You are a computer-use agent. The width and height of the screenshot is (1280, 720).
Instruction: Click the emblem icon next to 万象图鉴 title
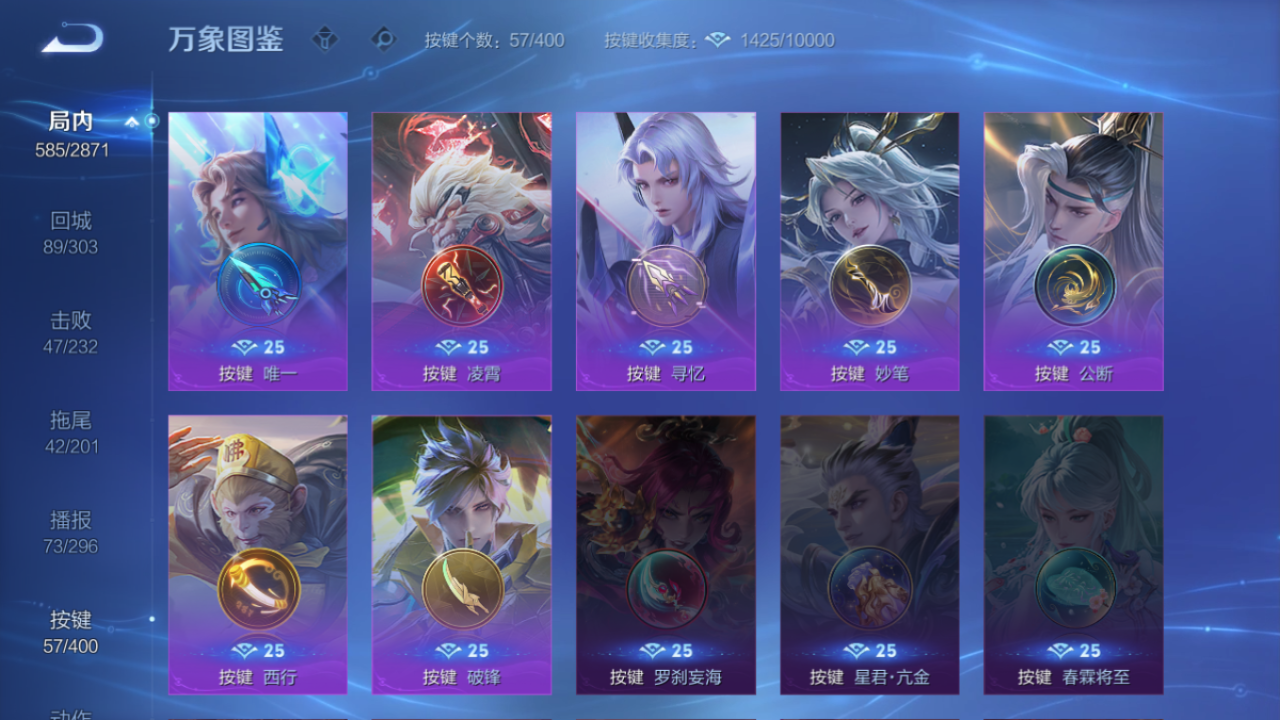[325, 38]
